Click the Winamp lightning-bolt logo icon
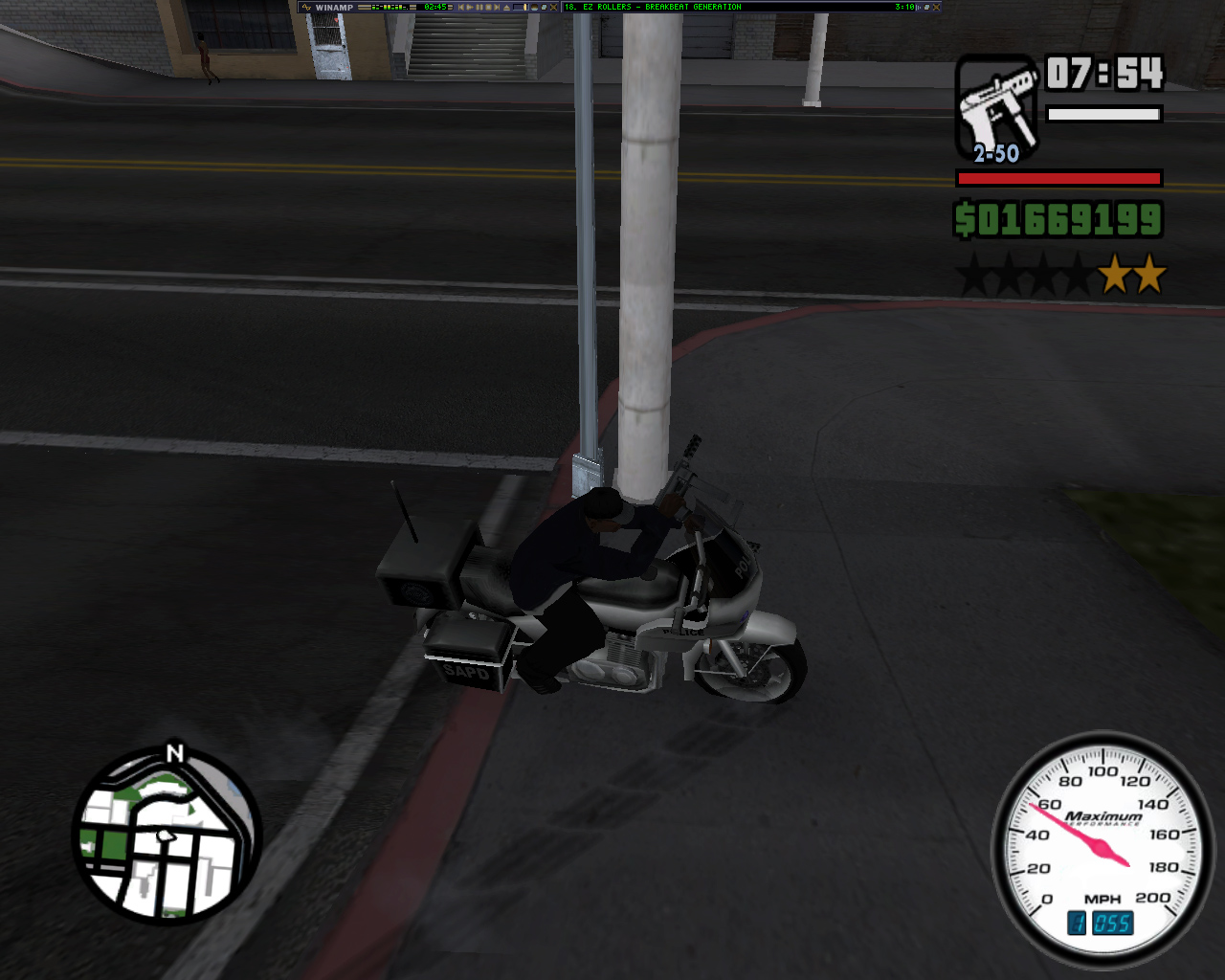 pyautogui.click(x=306, y=7)
